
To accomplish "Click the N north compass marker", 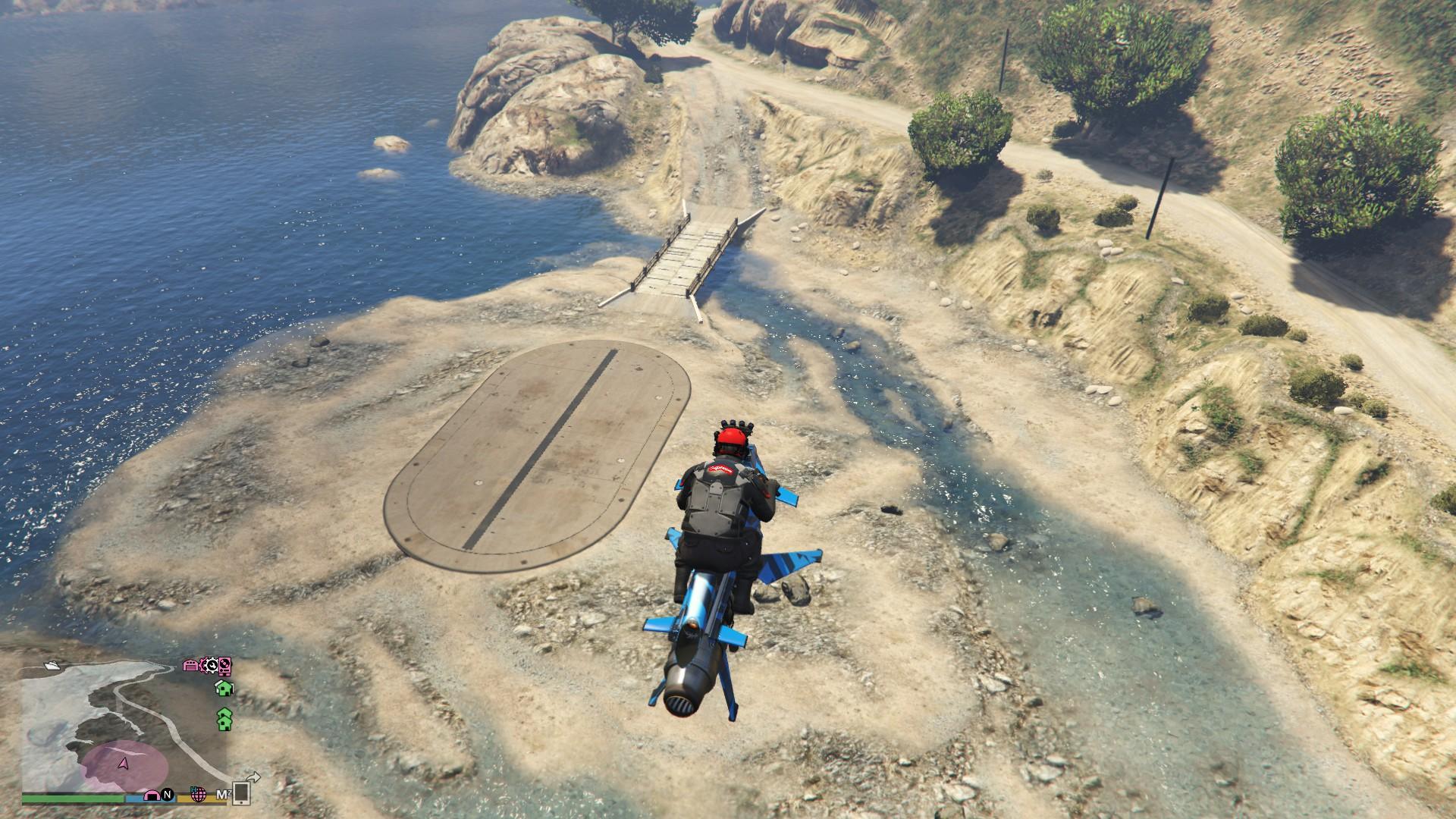I will (x=168, y=795).
